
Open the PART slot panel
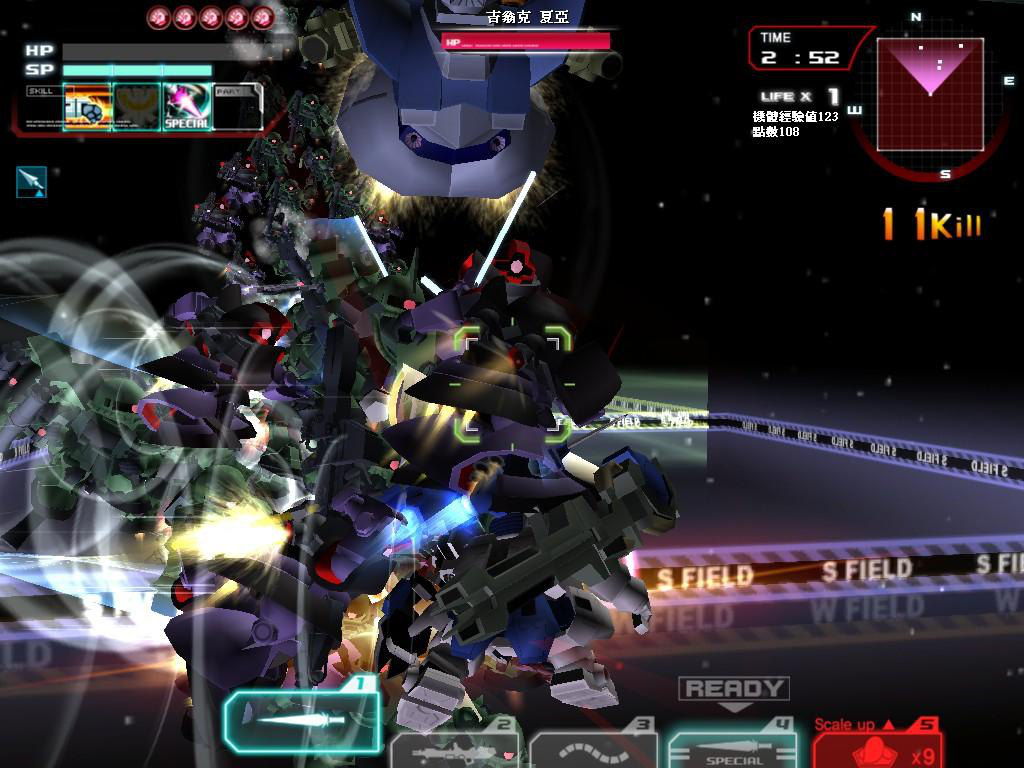(x=237, y=107)
